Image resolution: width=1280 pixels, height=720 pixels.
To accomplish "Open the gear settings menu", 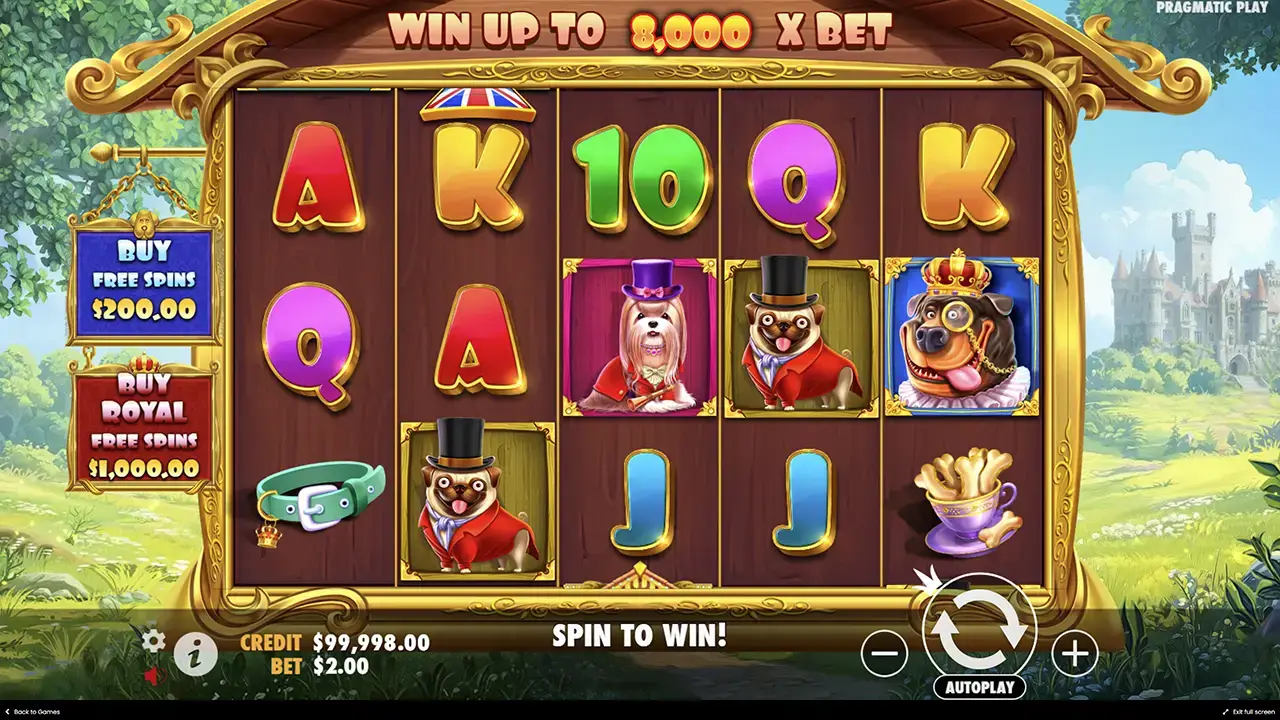I will [x=153, y=640].
